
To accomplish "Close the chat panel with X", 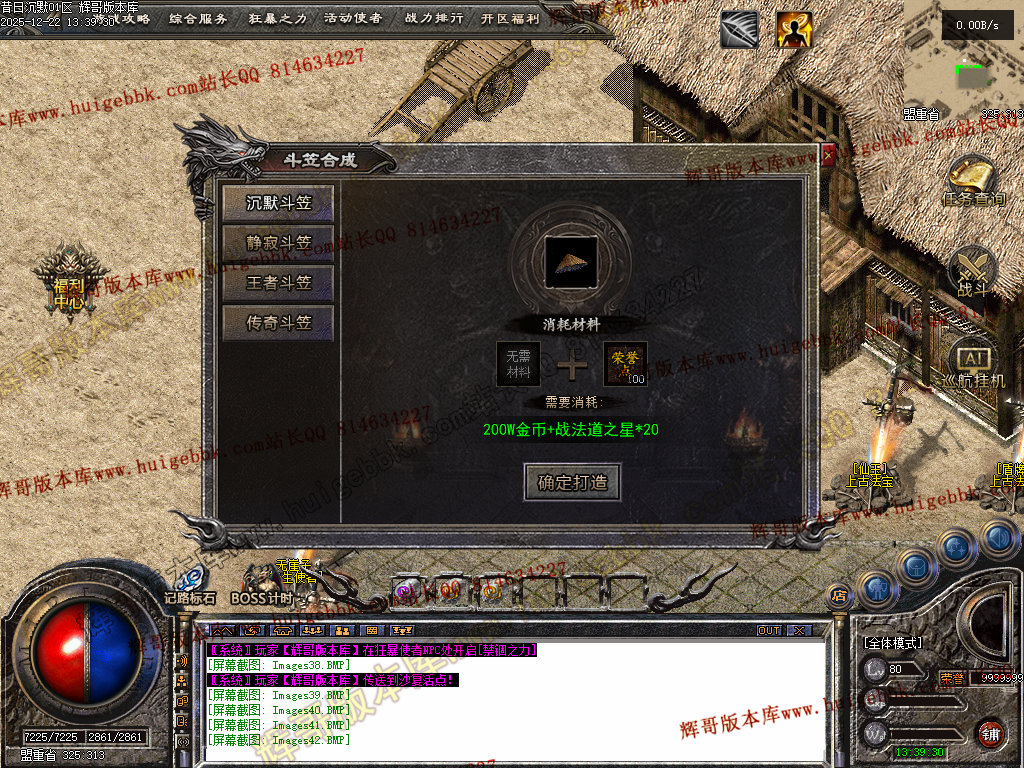I will [x=798, y=631].
